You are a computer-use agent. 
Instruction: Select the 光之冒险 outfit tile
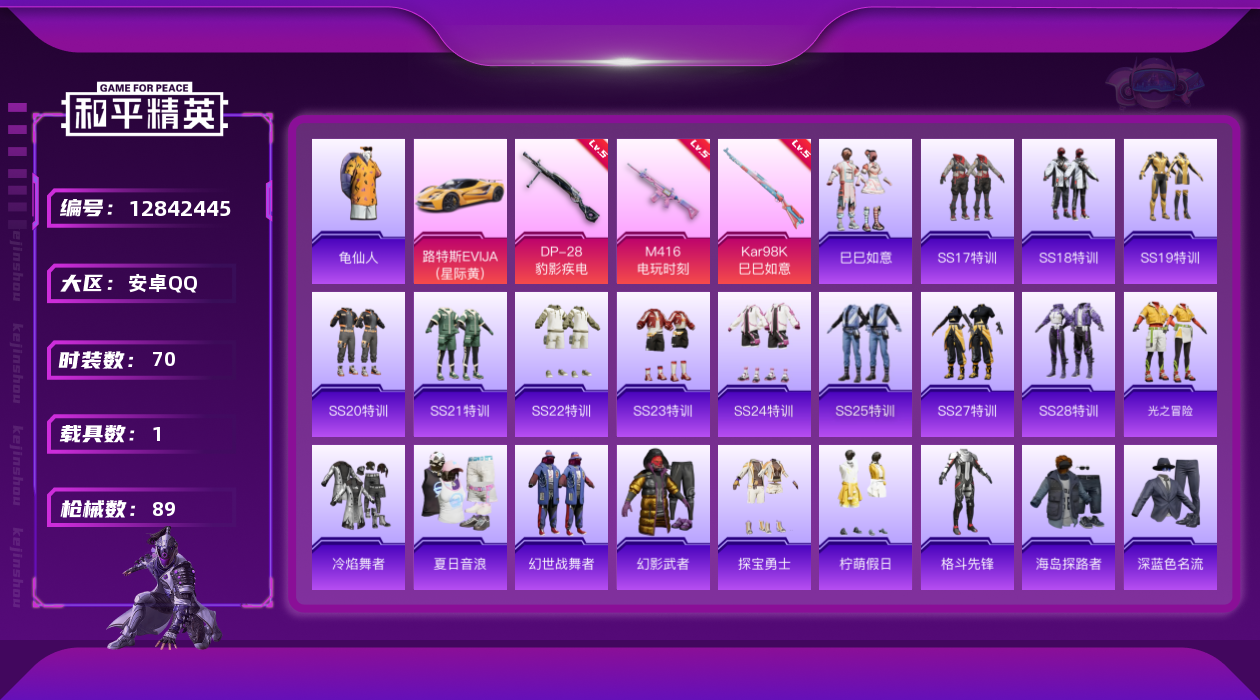tap(1170, 364)
